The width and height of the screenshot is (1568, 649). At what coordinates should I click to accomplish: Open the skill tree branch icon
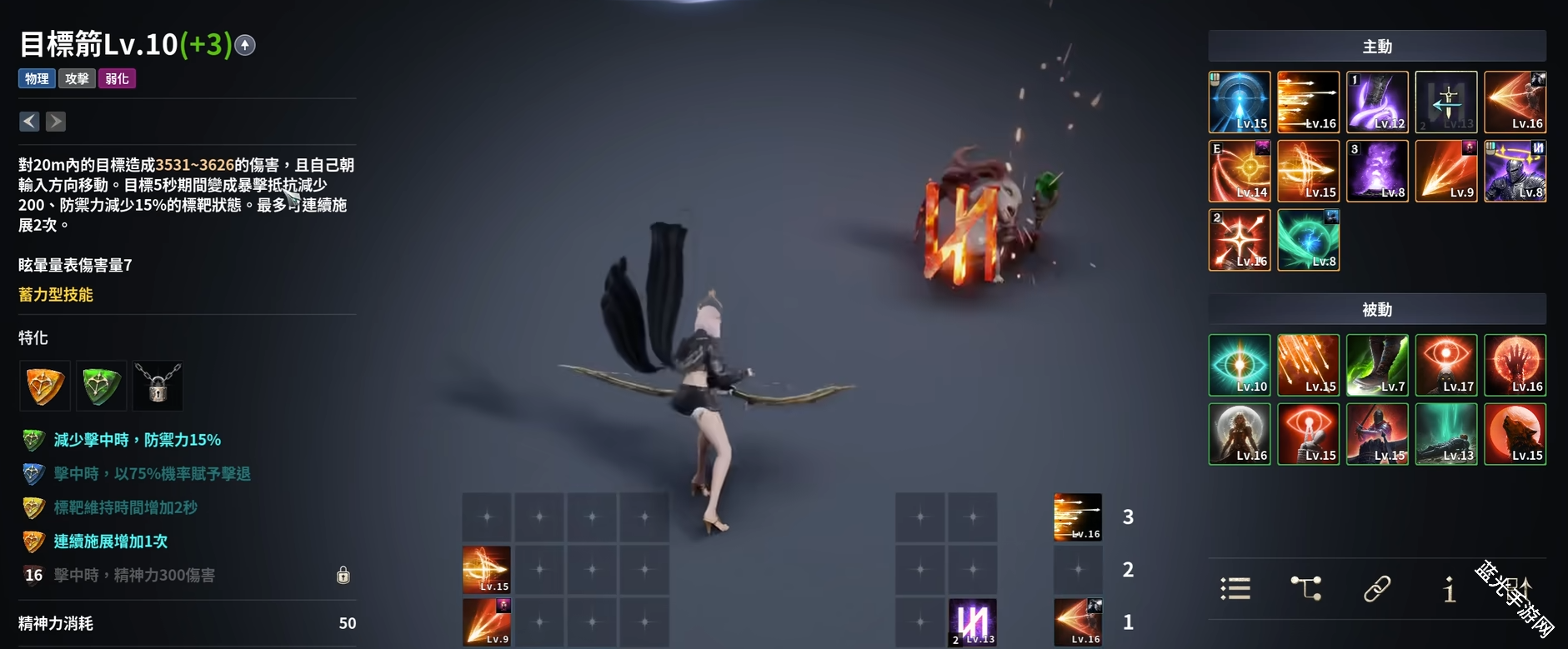[x=1306, y=589]
